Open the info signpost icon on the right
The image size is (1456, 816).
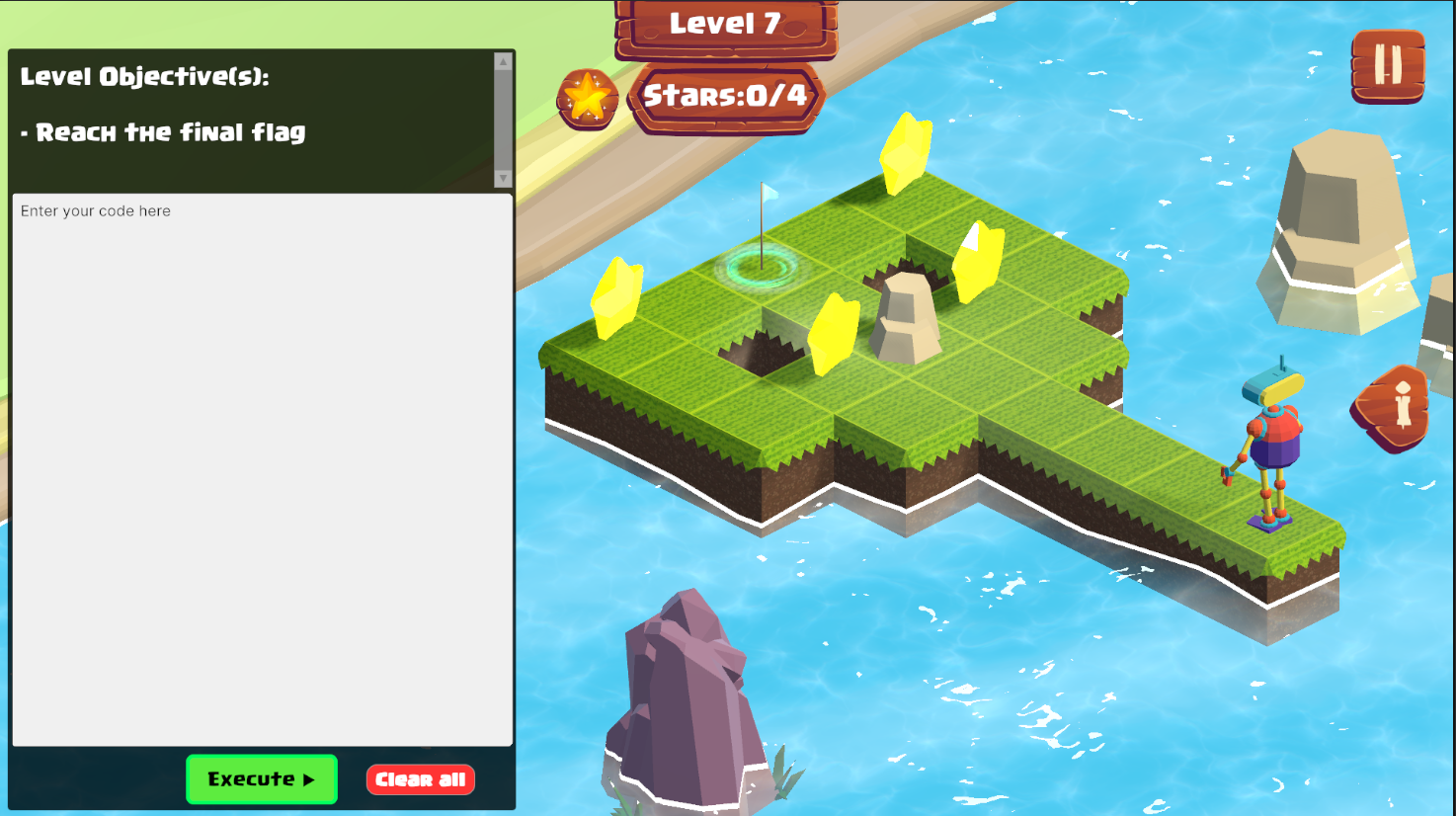[1391, 406]
